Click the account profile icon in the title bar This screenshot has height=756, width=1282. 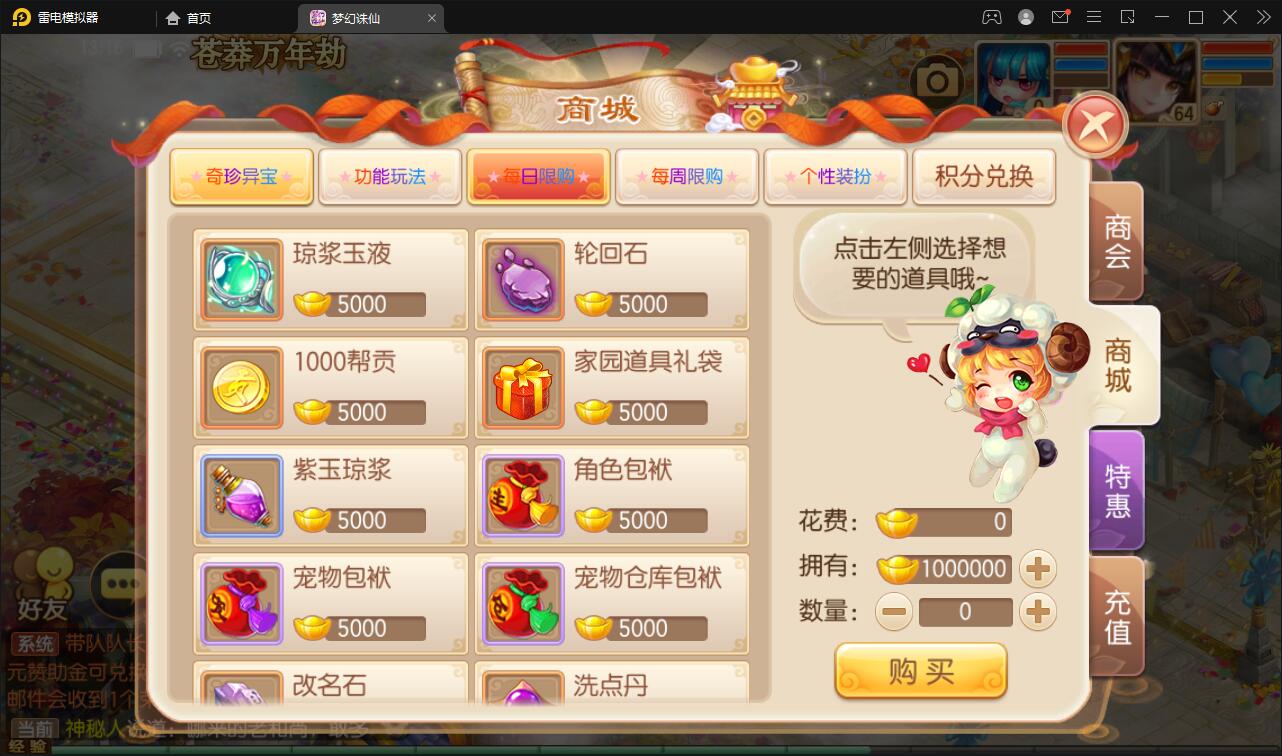[1025, 17]
